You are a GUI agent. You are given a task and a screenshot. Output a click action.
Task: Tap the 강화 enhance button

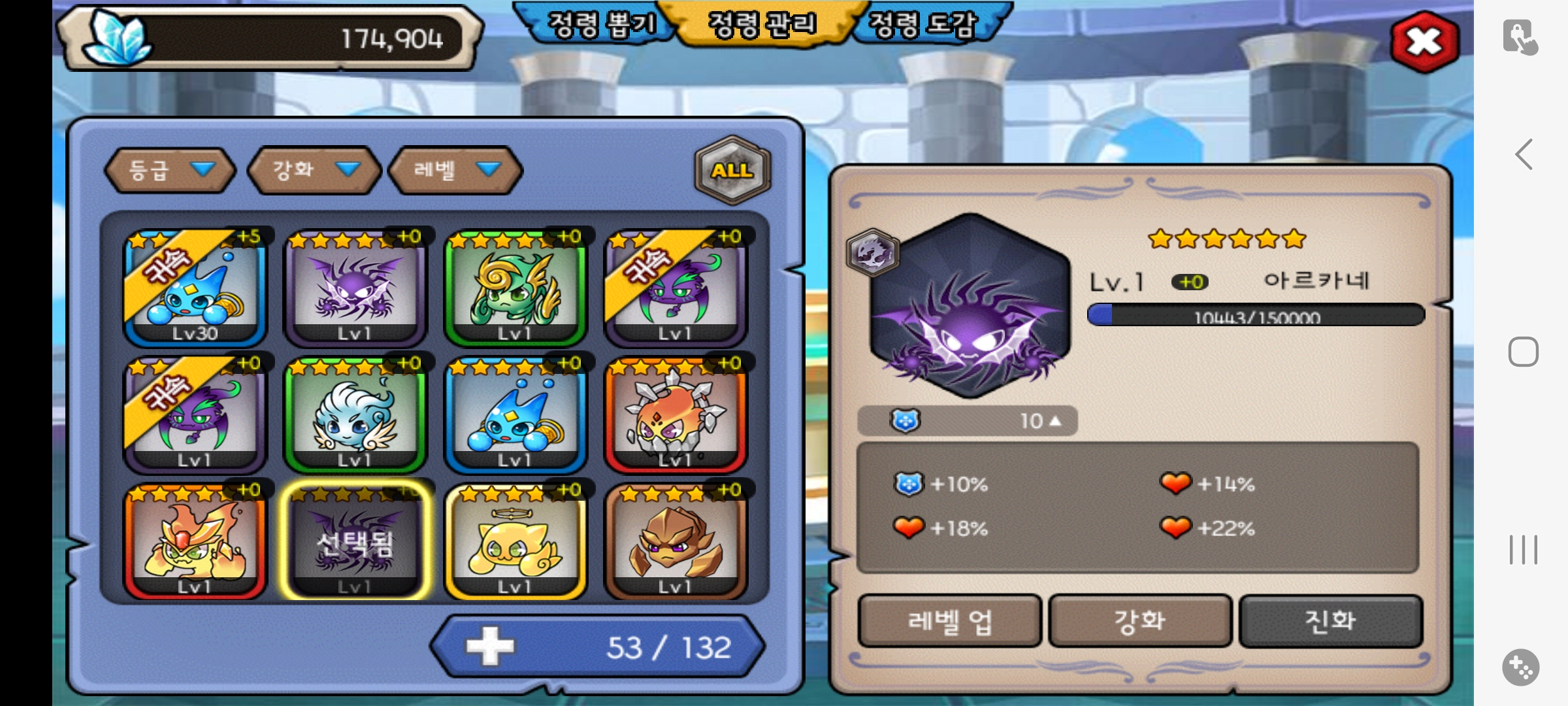tap(1140, 621)
